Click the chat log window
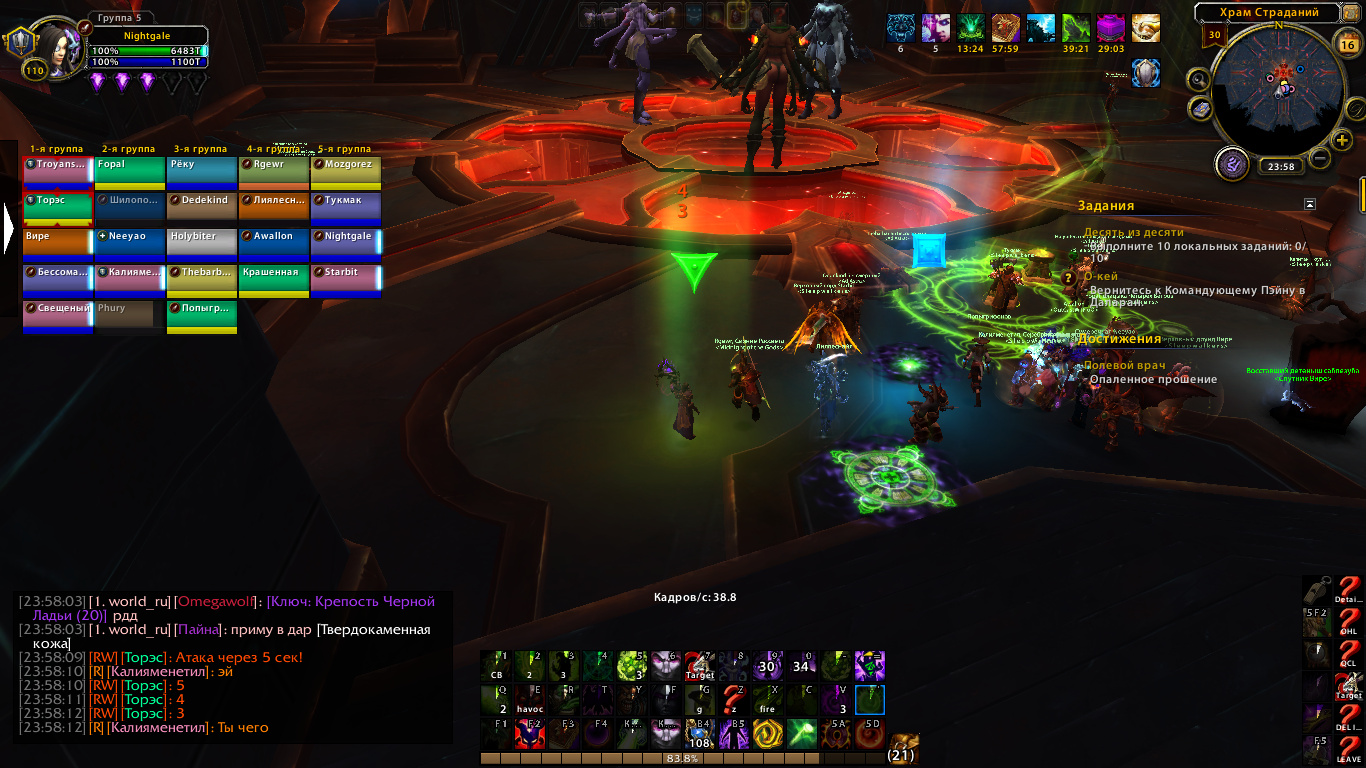The width and height of the screenshot is (1366, 768). [232, 667]
